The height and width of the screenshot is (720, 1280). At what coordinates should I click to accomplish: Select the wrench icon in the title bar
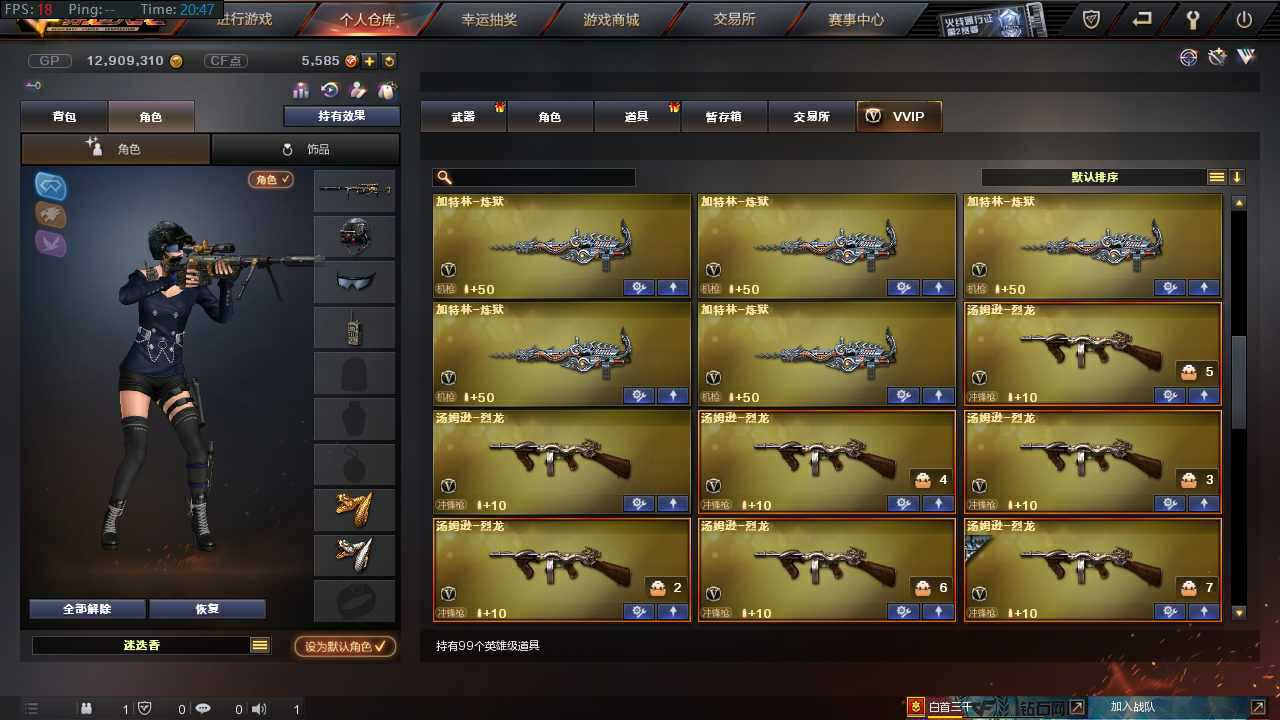(x=1193, y=18)
